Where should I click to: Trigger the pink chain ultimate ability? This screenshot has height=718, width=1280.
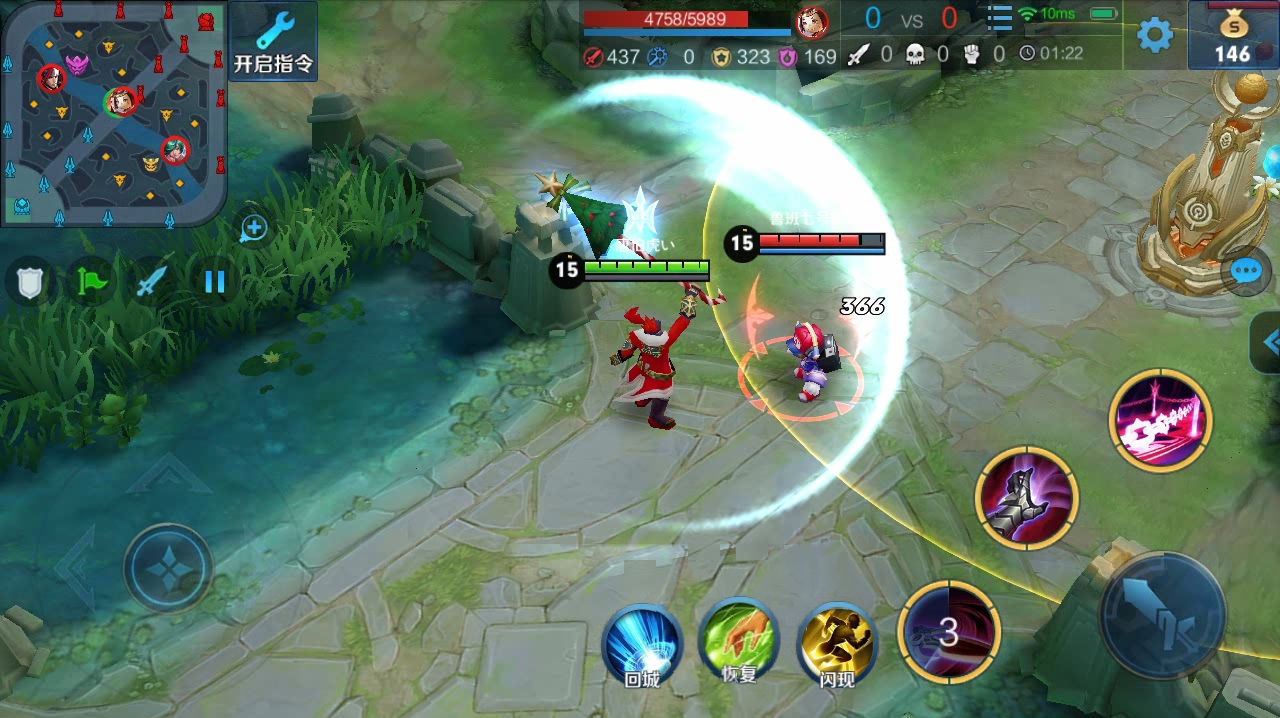1160,420
